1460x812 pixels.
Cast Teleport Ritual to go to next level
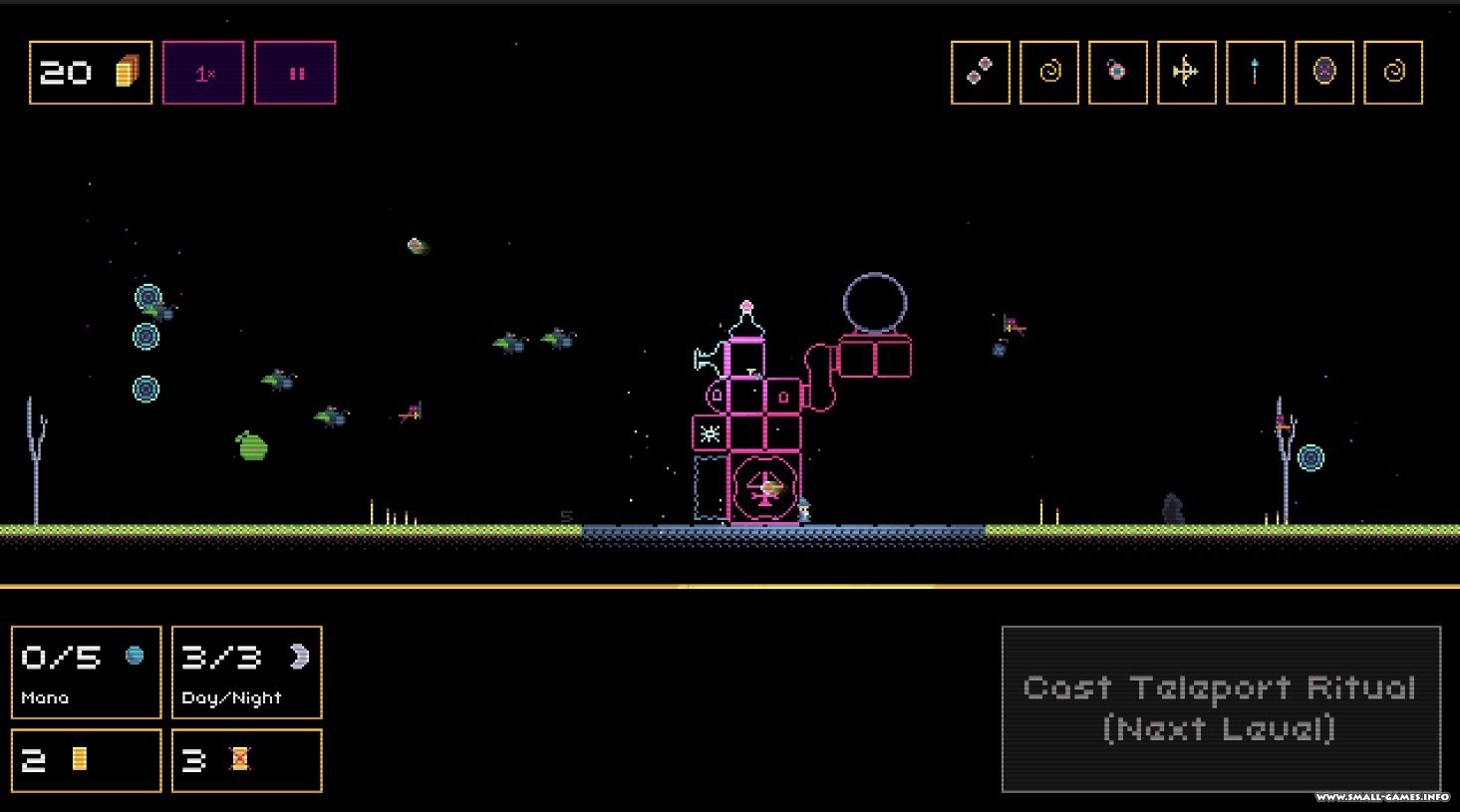coord(1221,708)
